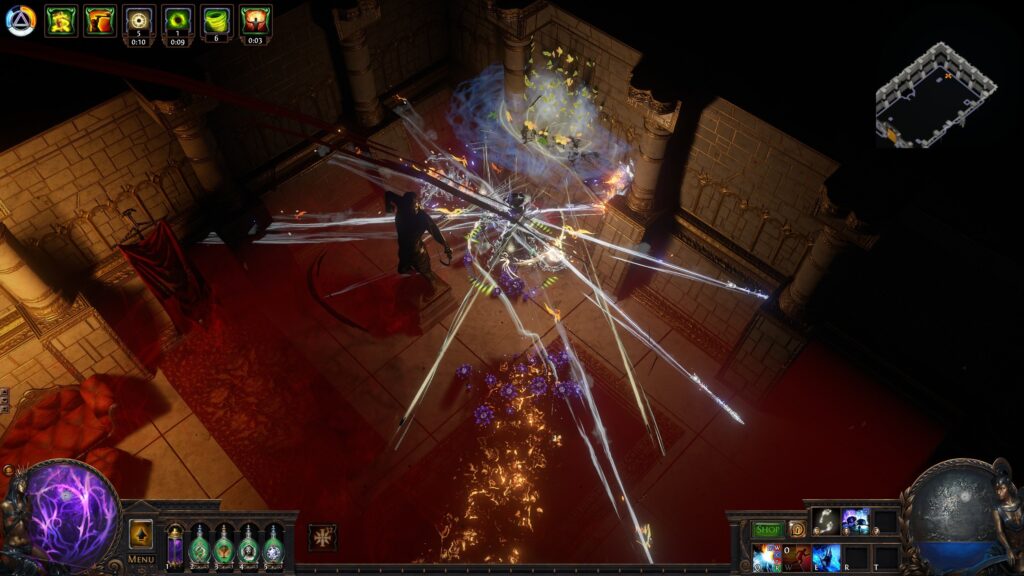The width and height of the screenshot is (1024, 576).
Task: Select the red glowing figure buff icon
Action: [x=255, y=19]
